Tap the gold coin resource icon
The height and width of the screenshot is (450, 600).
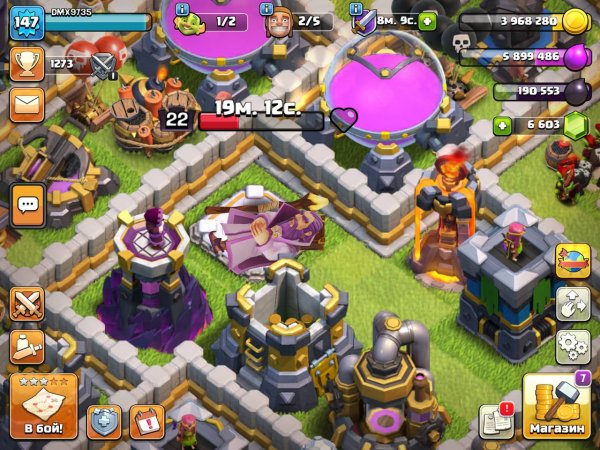[575, 21]
